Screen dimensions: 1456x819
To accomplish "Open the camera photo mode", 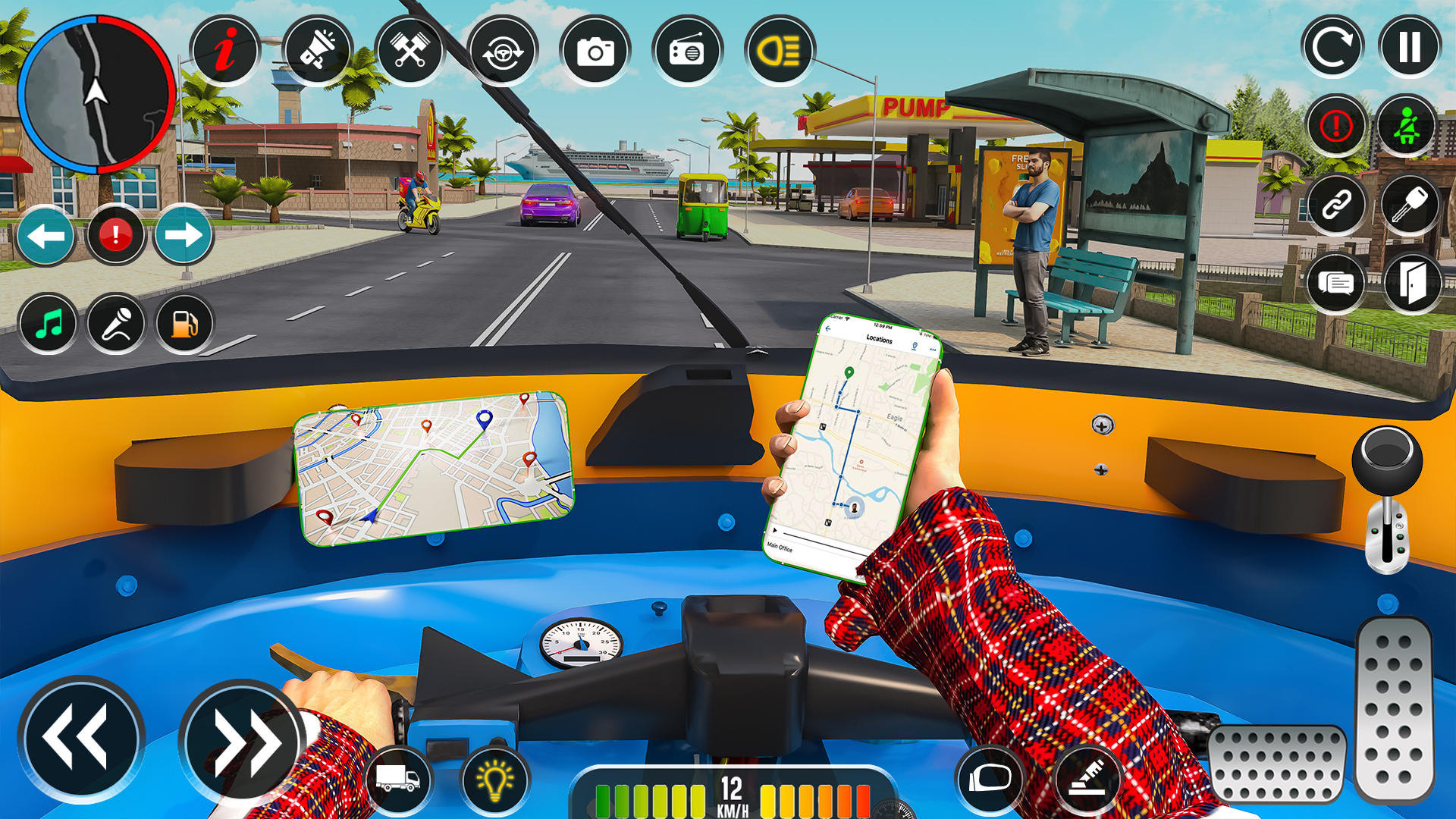I will pos(597,50).
